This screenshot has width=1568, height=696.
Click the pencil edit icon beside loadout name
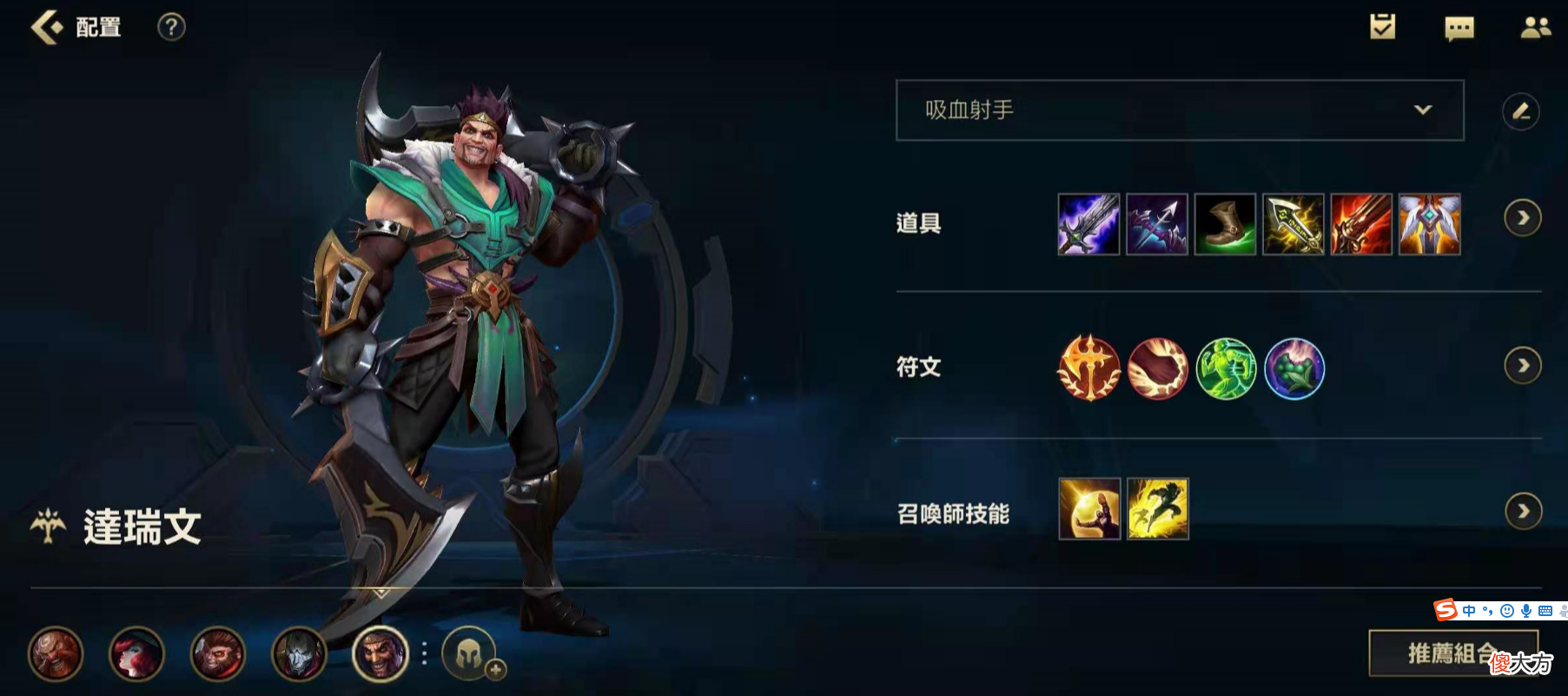pyautogui.click(x=1521, y=110)
